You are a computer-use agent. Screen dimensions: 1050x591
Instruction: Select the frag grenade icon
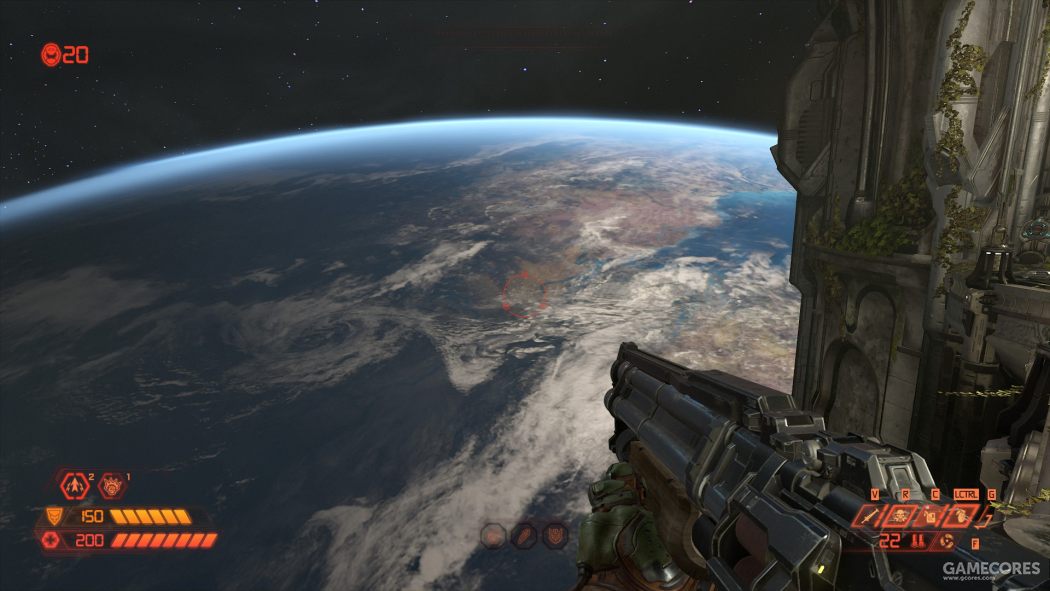pos(958,516)
